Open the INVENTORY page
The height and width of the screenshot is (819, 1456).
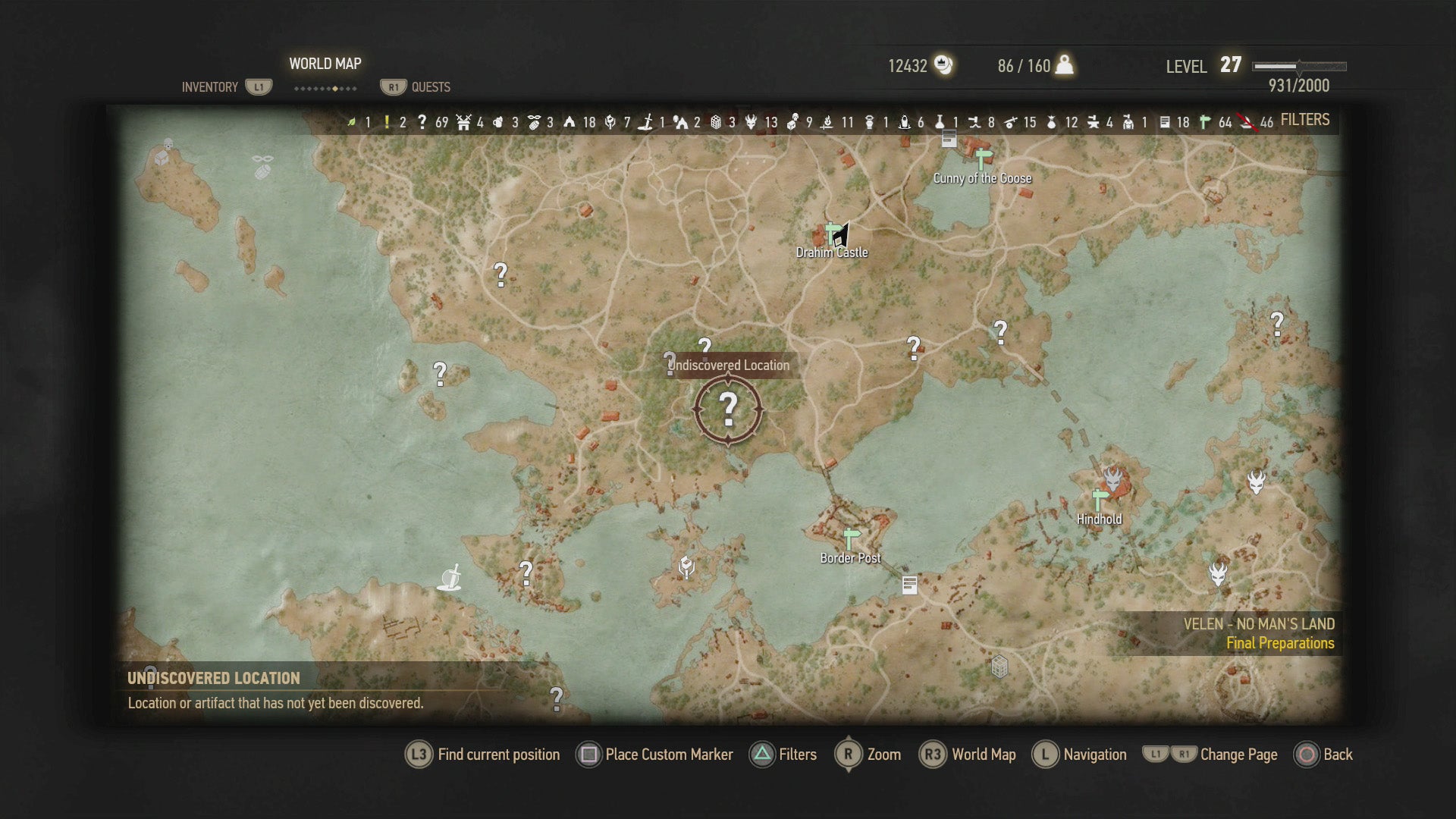tap(209, 86)
